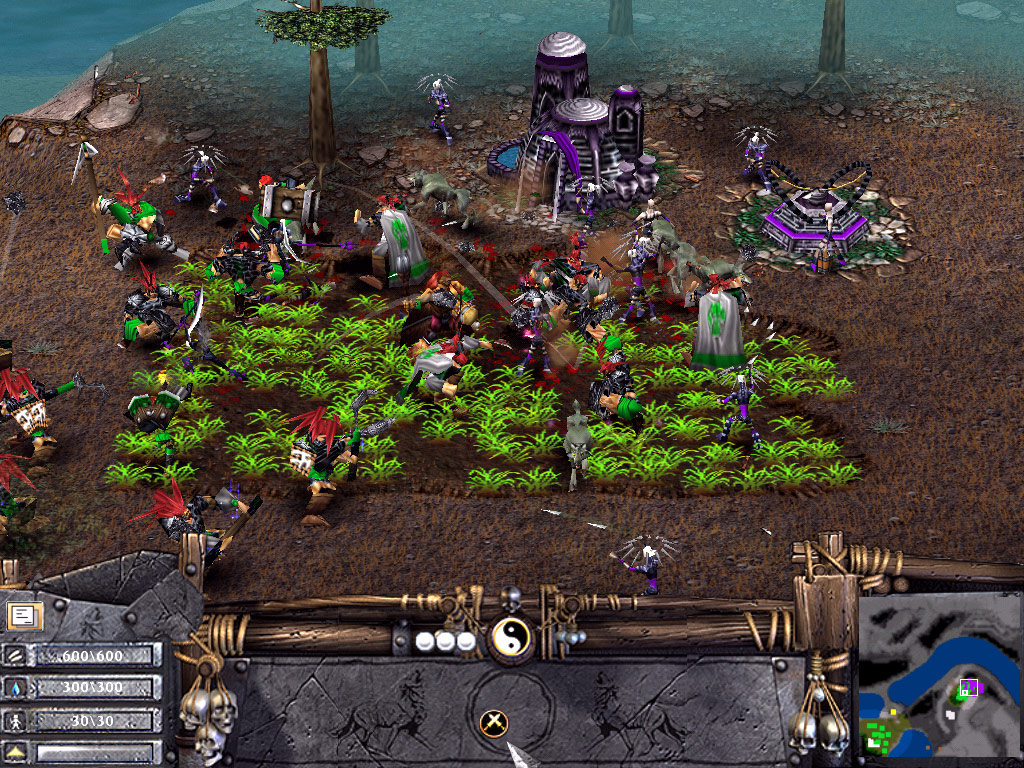Open the menu with the scroll icon
The height and width of the screenshot is (768, 1024).
coord(22,615)
